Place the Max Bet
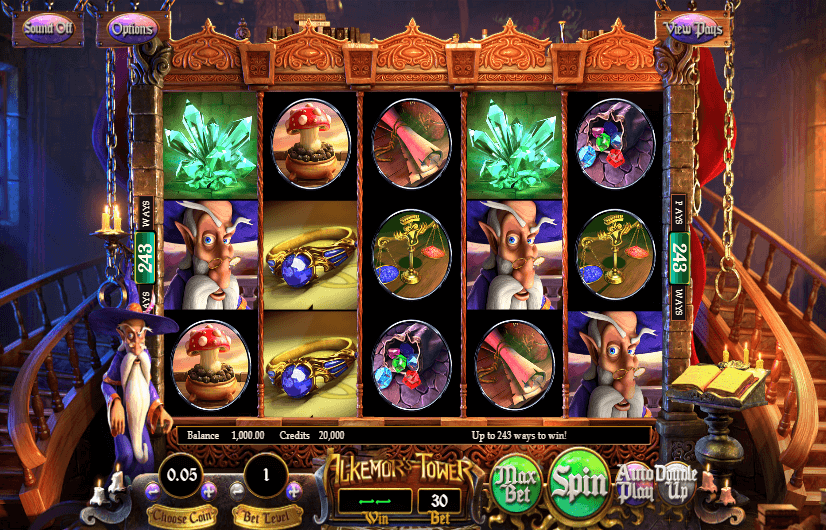 (x=516, y=485)
